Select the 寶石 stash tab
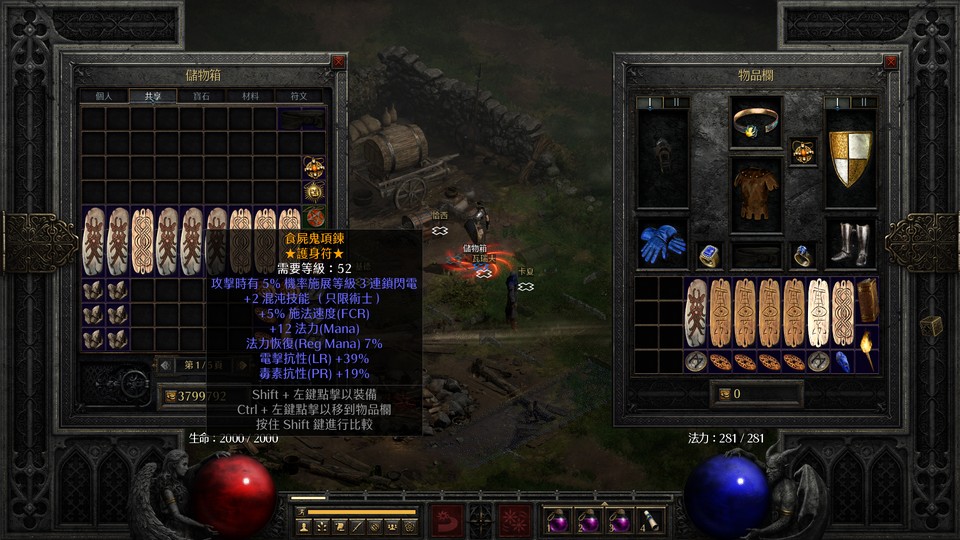The image size is (960, 540). click(x=201, y=97)
